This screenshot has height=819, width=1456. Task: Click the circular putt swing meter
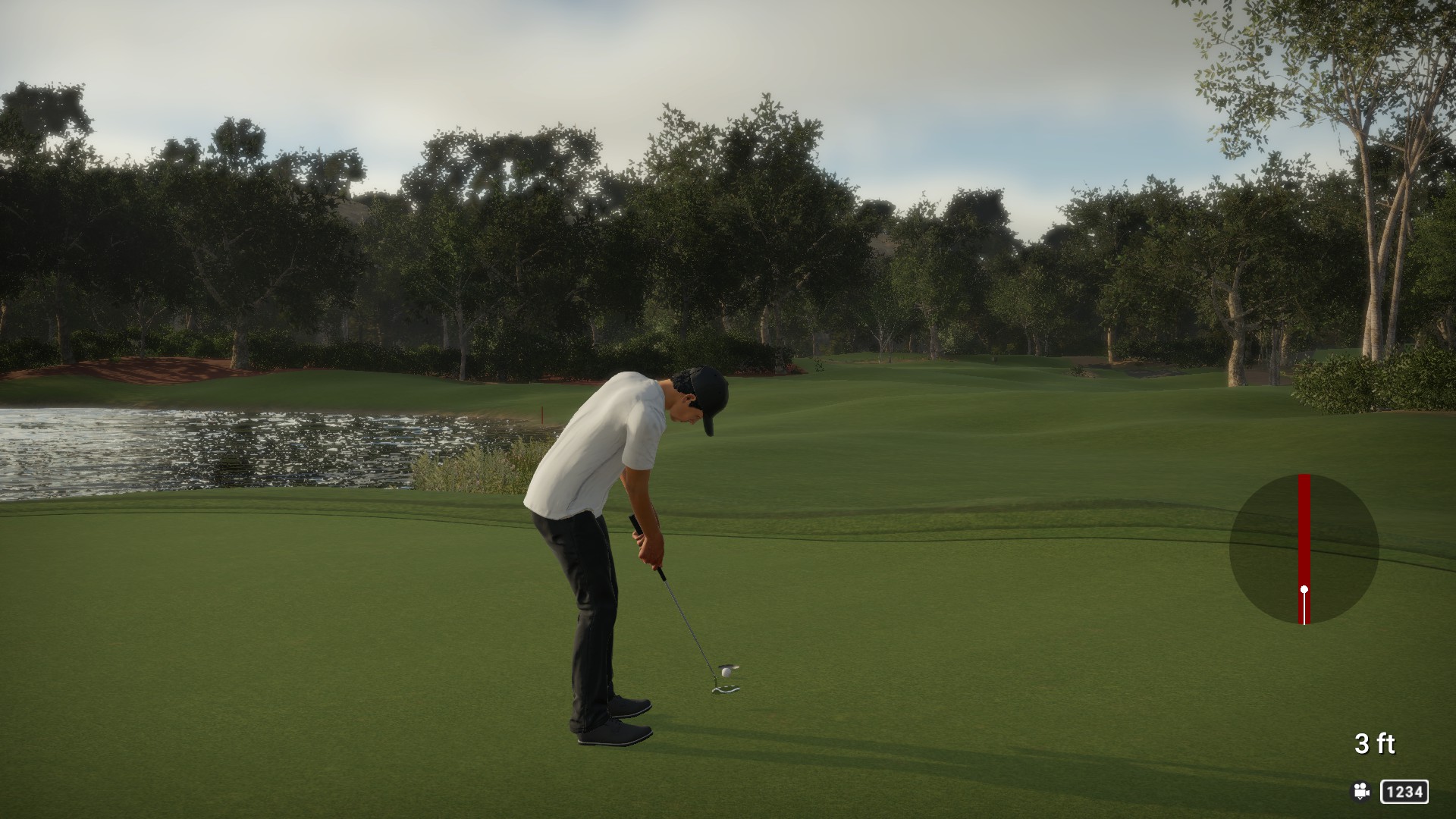[1304, 550]
